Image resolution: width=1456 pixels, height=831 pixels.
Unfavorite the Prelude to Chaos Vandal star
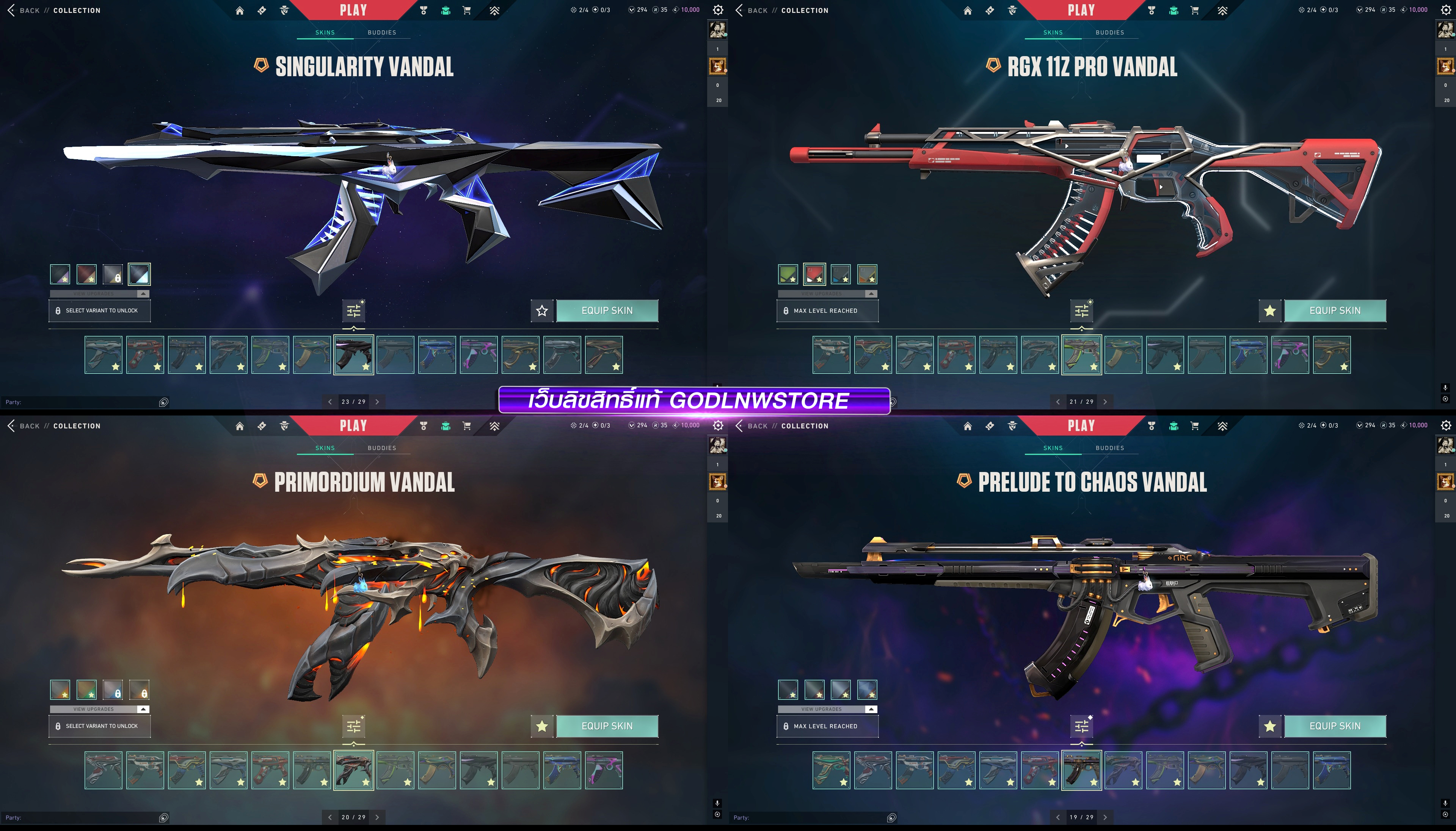pos(1269,726)
